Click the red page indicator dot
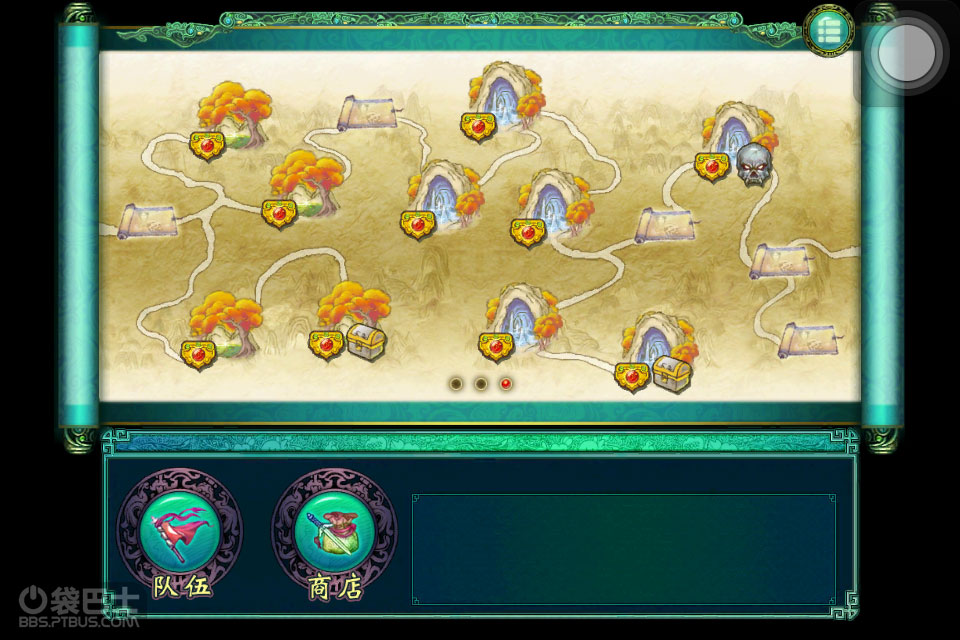This screenshot has height=640, width=960. (x=506, y=383)
